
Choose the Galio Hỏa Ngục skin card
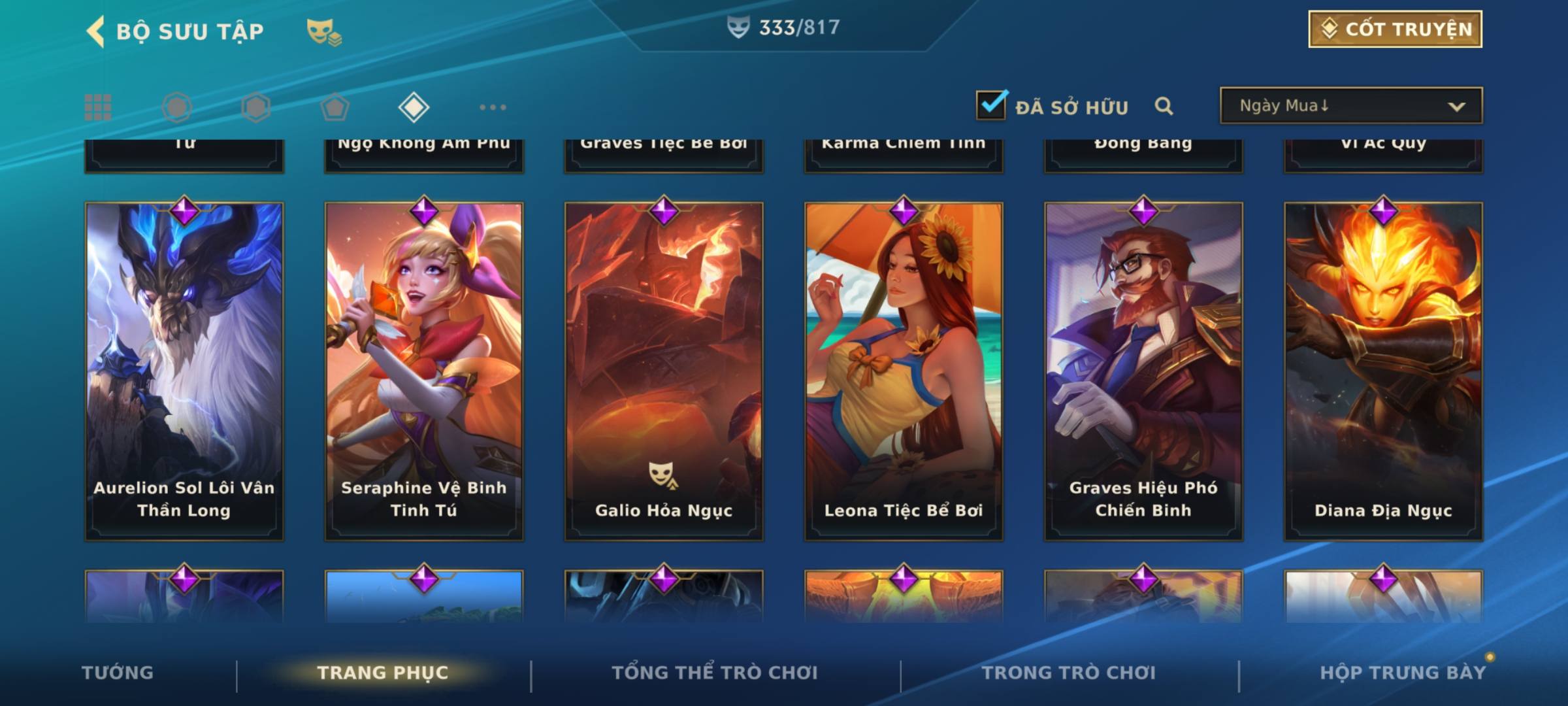pyautogui.click(x=664, y=371)
